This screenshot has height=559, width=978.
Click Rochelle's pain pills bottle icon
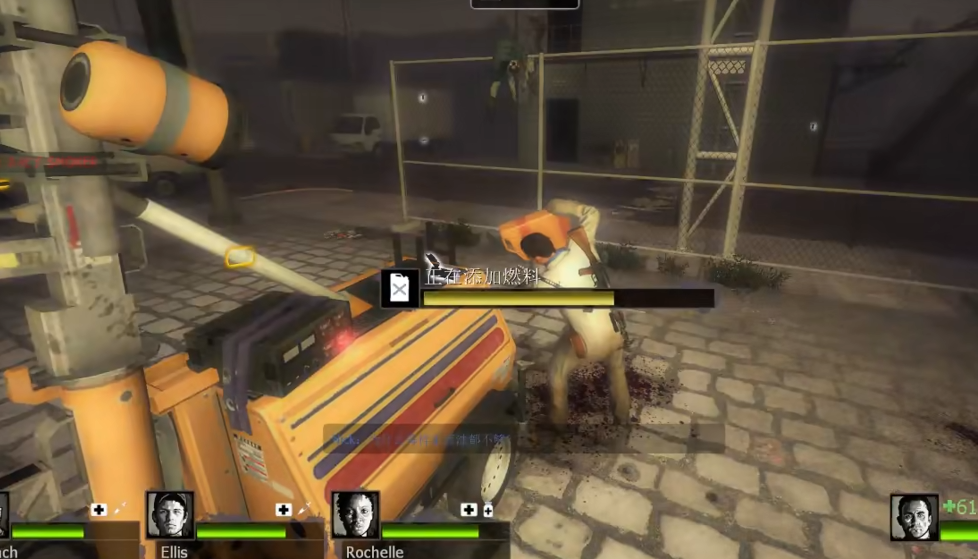pos(488,510)
